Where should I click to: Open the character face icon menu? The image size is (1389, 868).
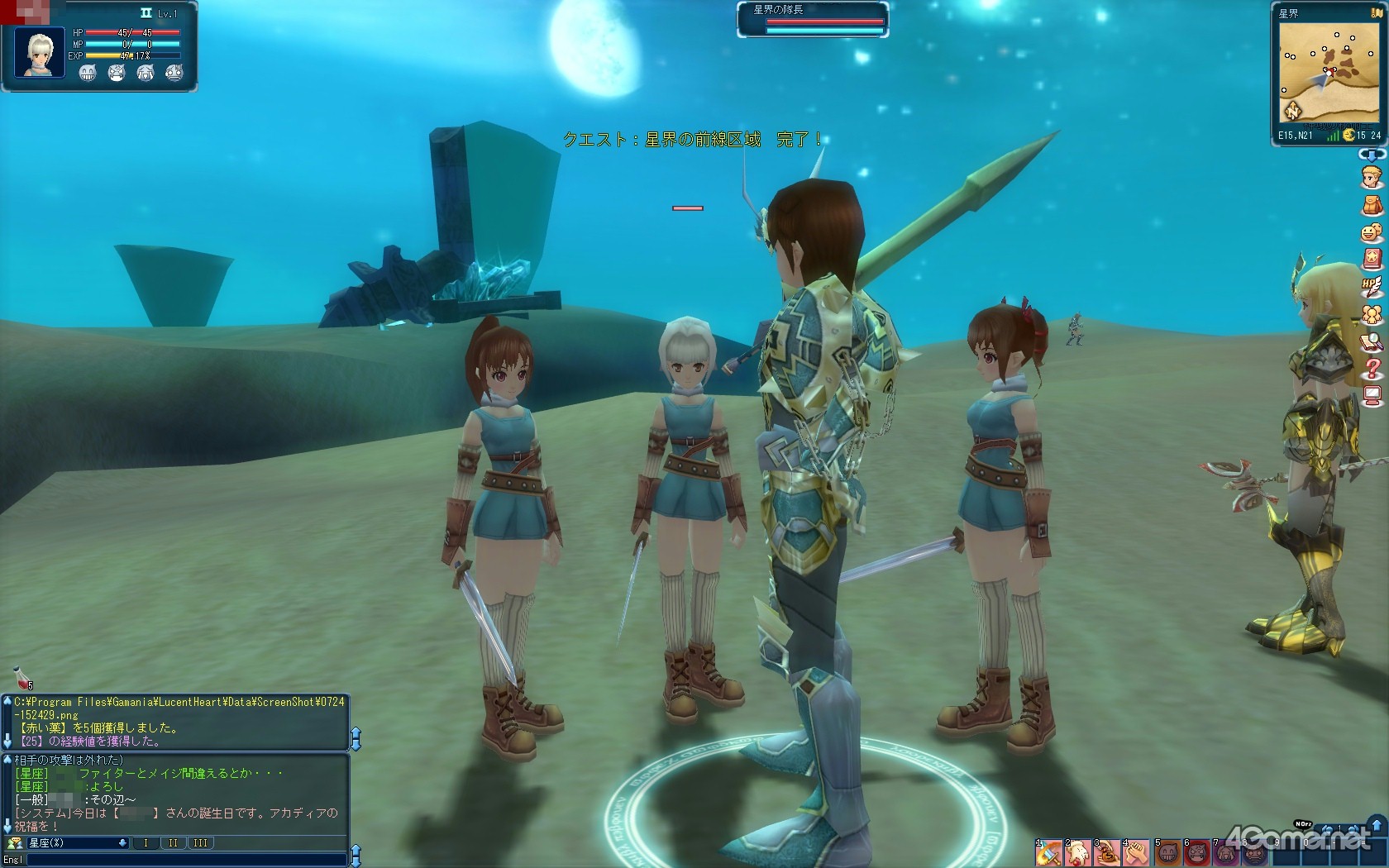tap(1372, 177)
